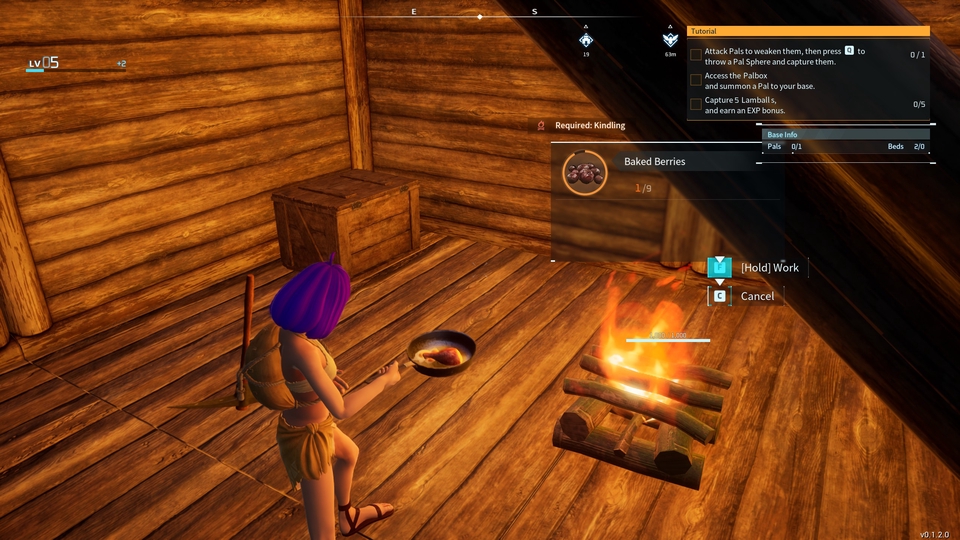Tick the Pal Sphere capture objective checkbox
The width and height of the screenshot is (960, 540).
(696, 55)
